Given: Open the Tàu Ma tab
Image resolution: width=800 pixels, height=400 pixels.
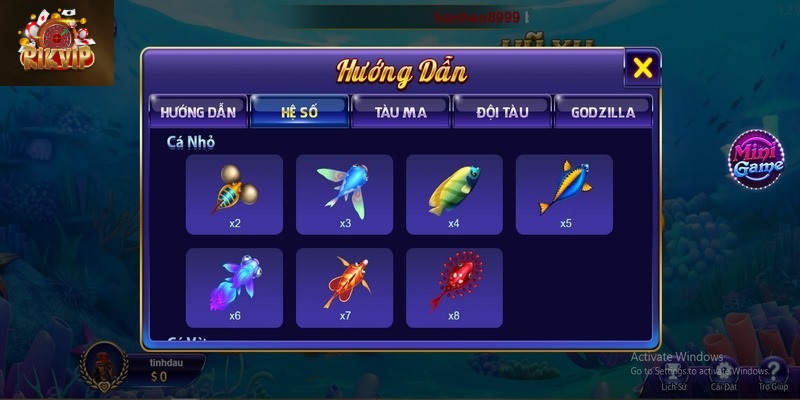Looking at the screenshot, I should (401, 112).
